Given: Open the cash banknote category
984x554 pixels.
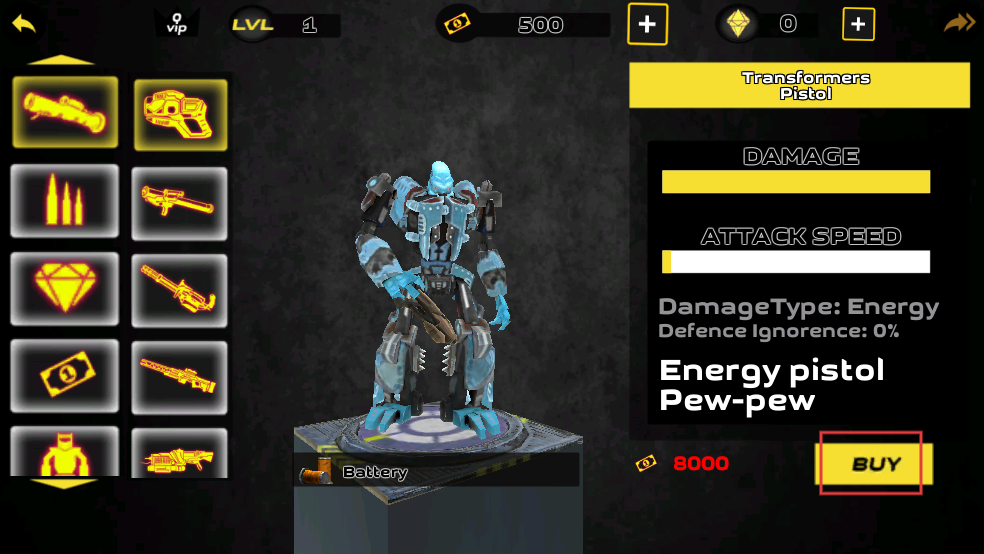Looking at the screenshot, I should click(x=65, y=376).
